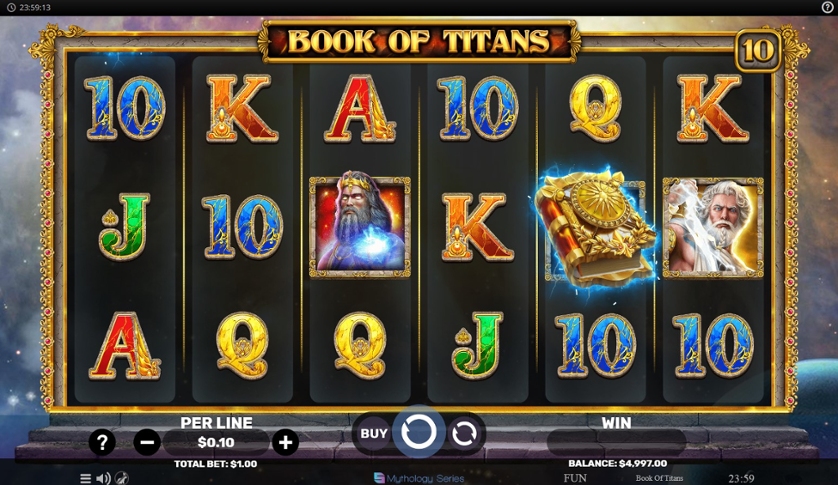The image size is (838, 485).
Task: Open help in the top-right corner
Action: click(827, 7)
